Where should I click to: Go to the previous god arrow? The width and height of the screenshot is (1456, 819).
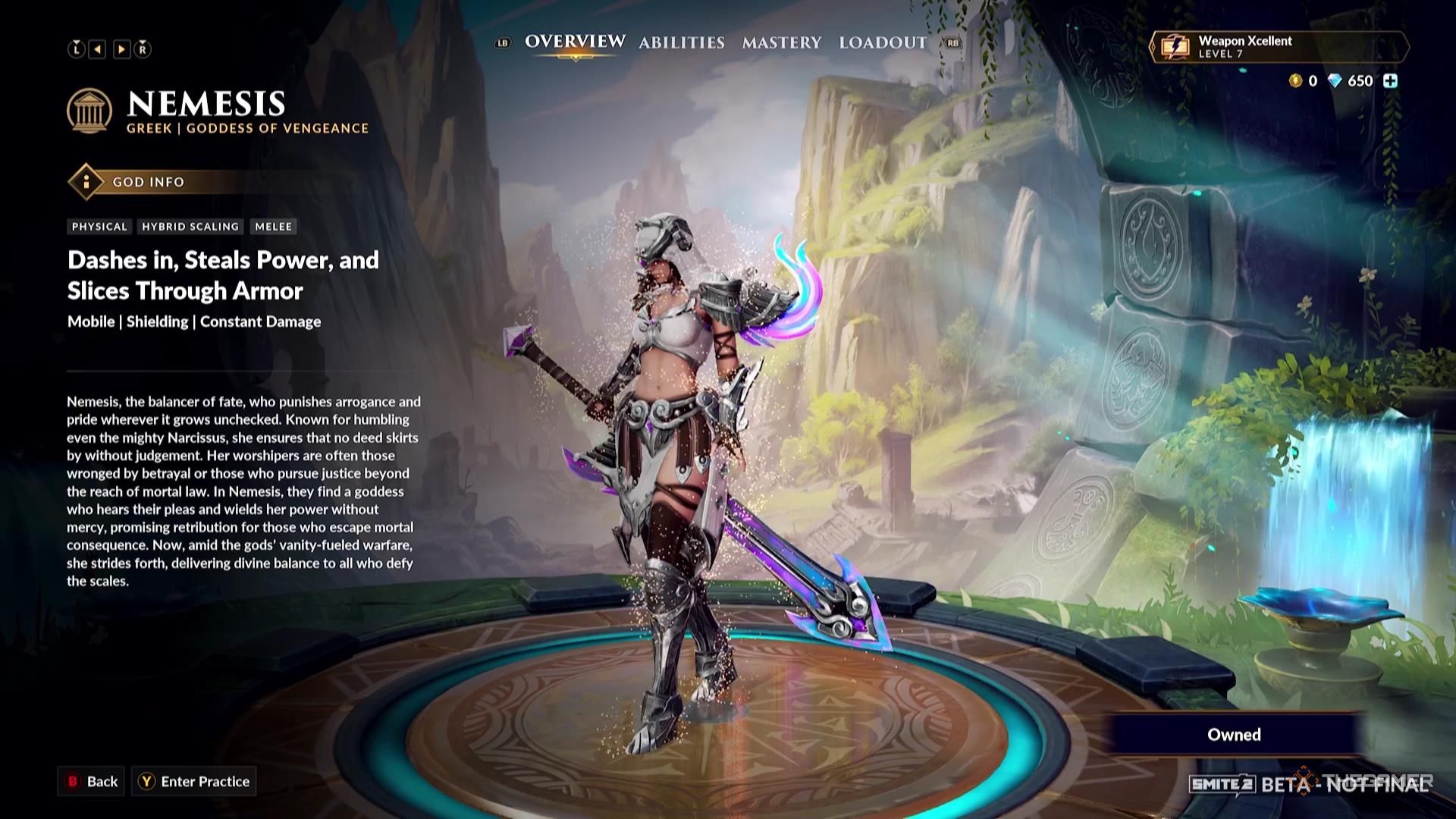click(x=98, y=49)
